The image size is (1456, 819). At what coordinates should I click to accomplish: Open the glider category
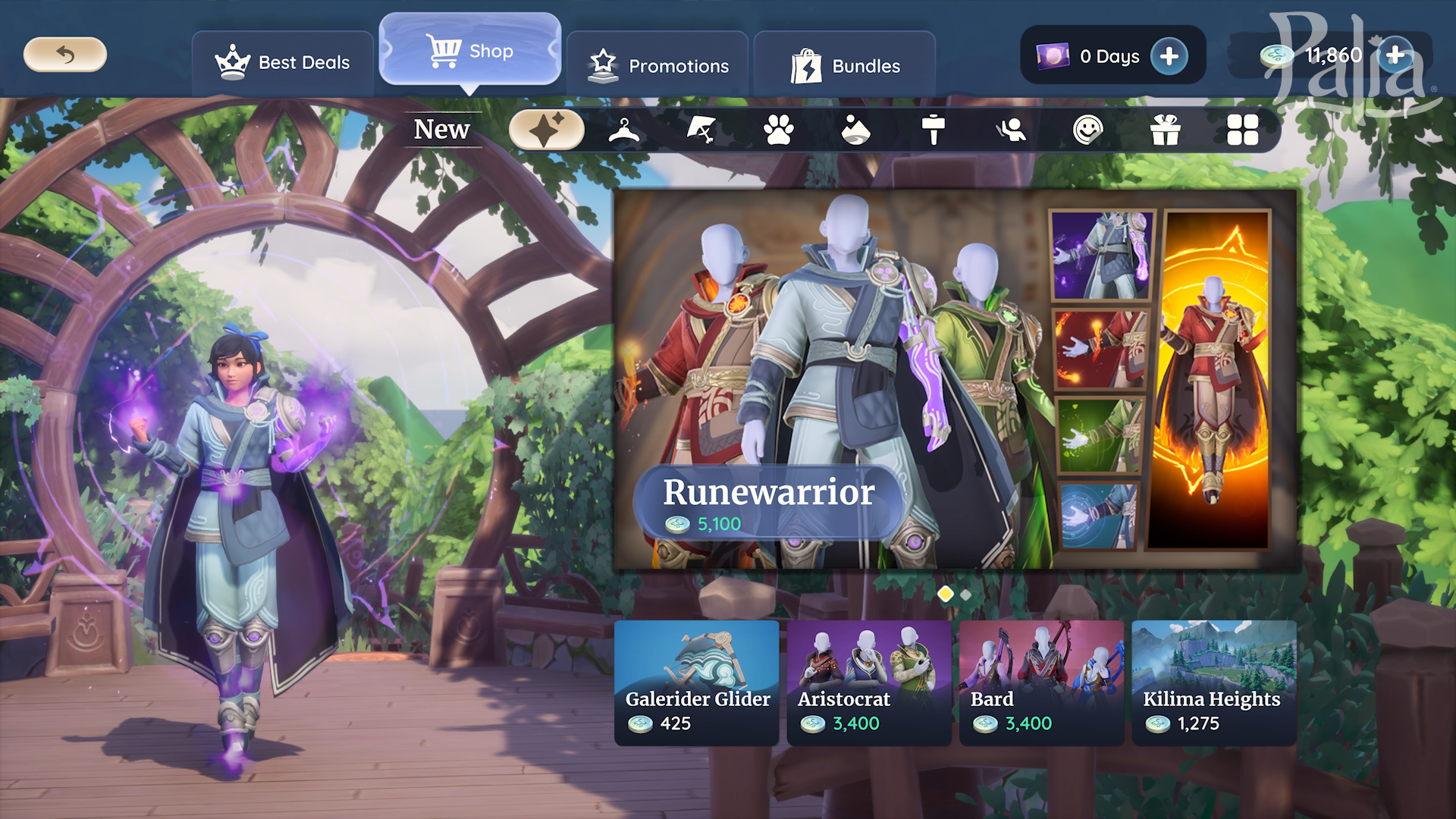tap(701, 130)
